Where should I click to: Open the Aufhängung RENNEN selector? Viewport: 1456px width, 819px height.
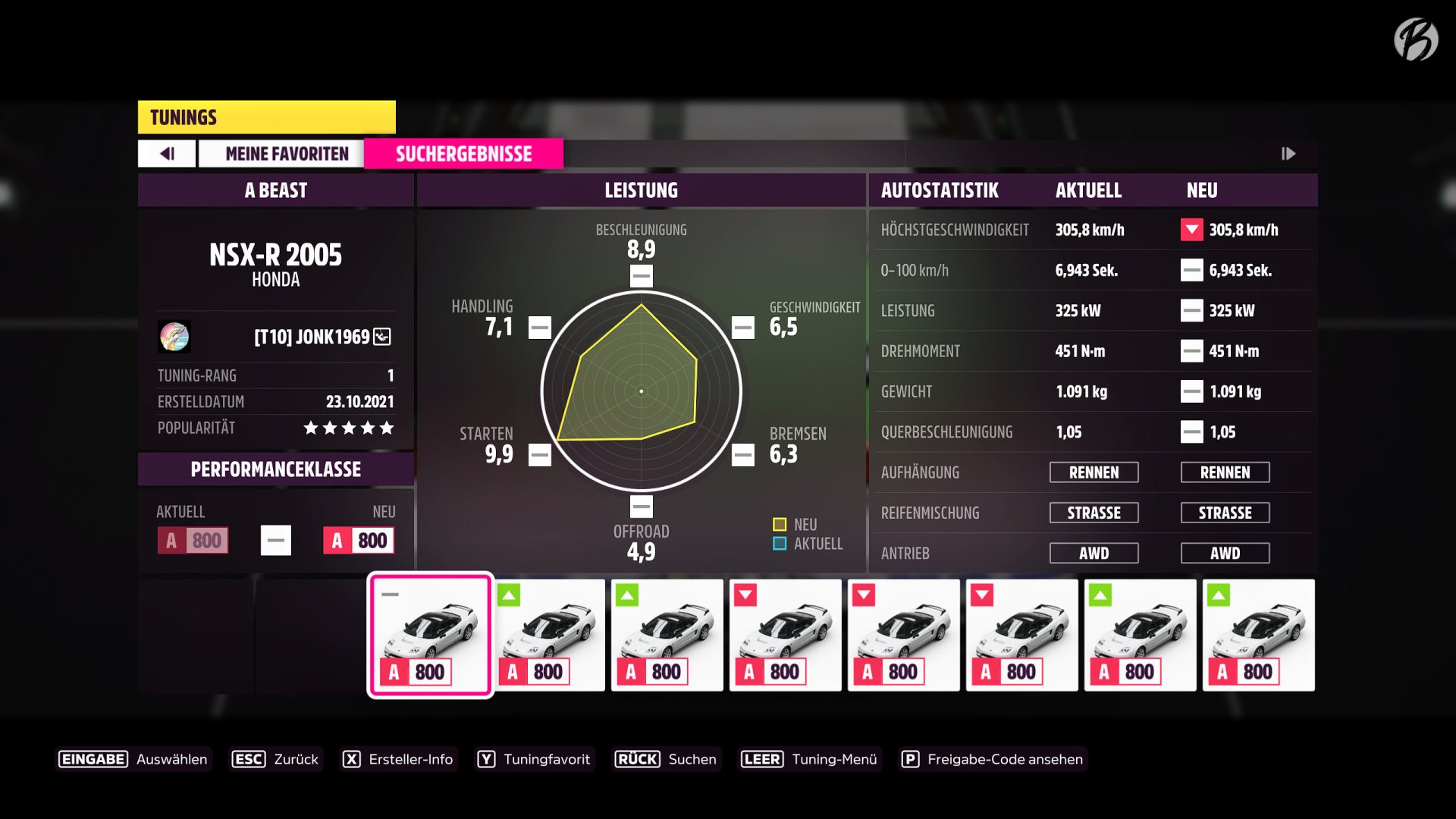coord(1094,472)
